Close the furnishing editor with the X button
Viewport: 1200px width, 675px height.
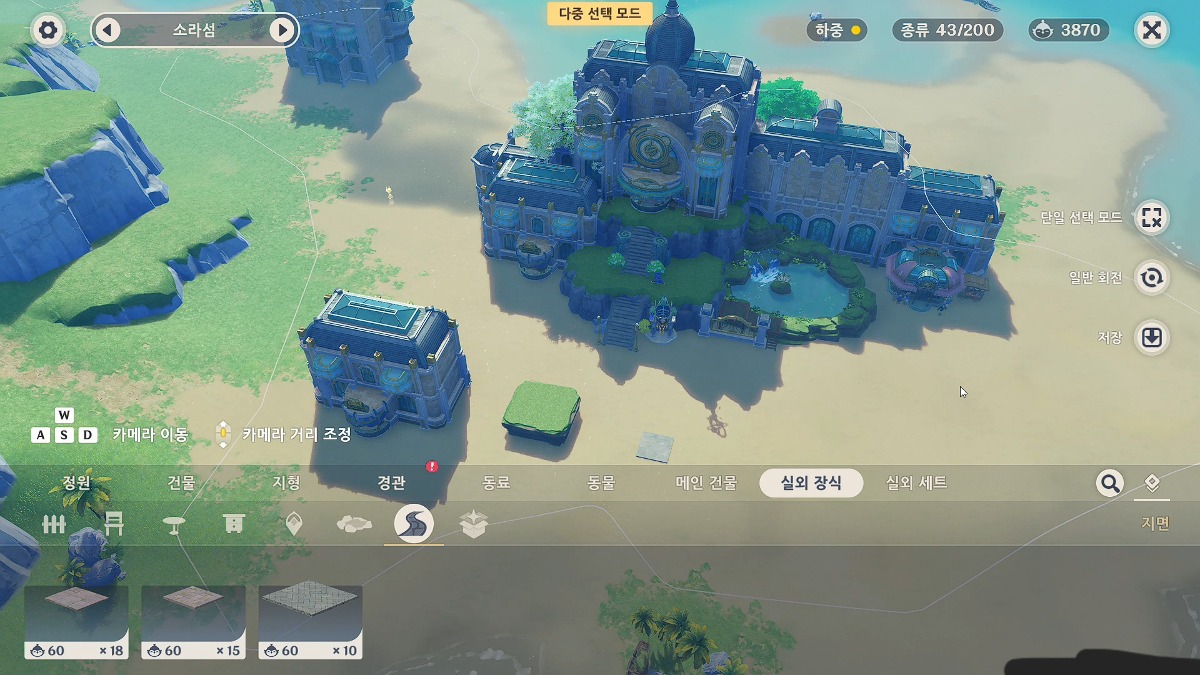(1152, 30)
